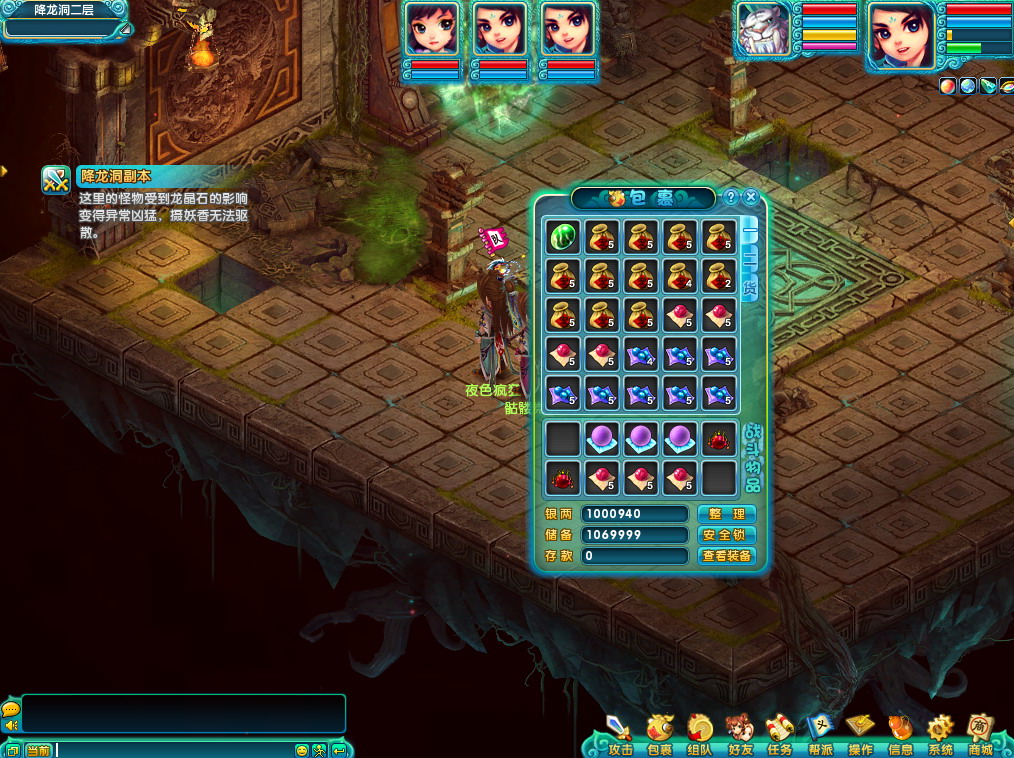Image resolution: width=1014 pixels, height=758 pixels.
Task: Click the 查看装备 view equipment button
Action: pos(726,556)
